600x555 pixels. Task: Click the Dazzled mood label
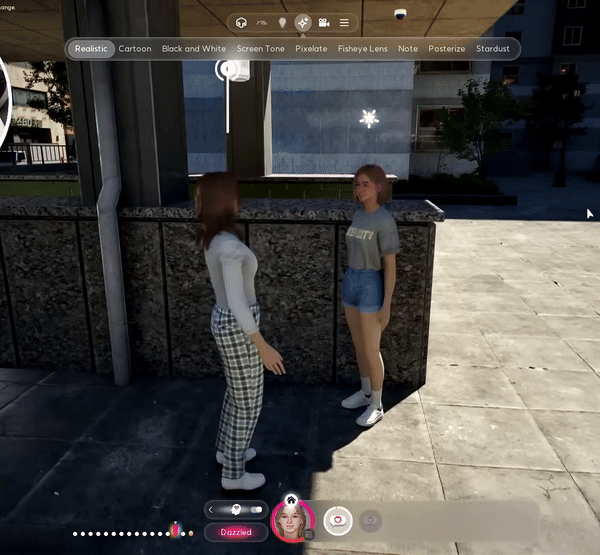236,533
